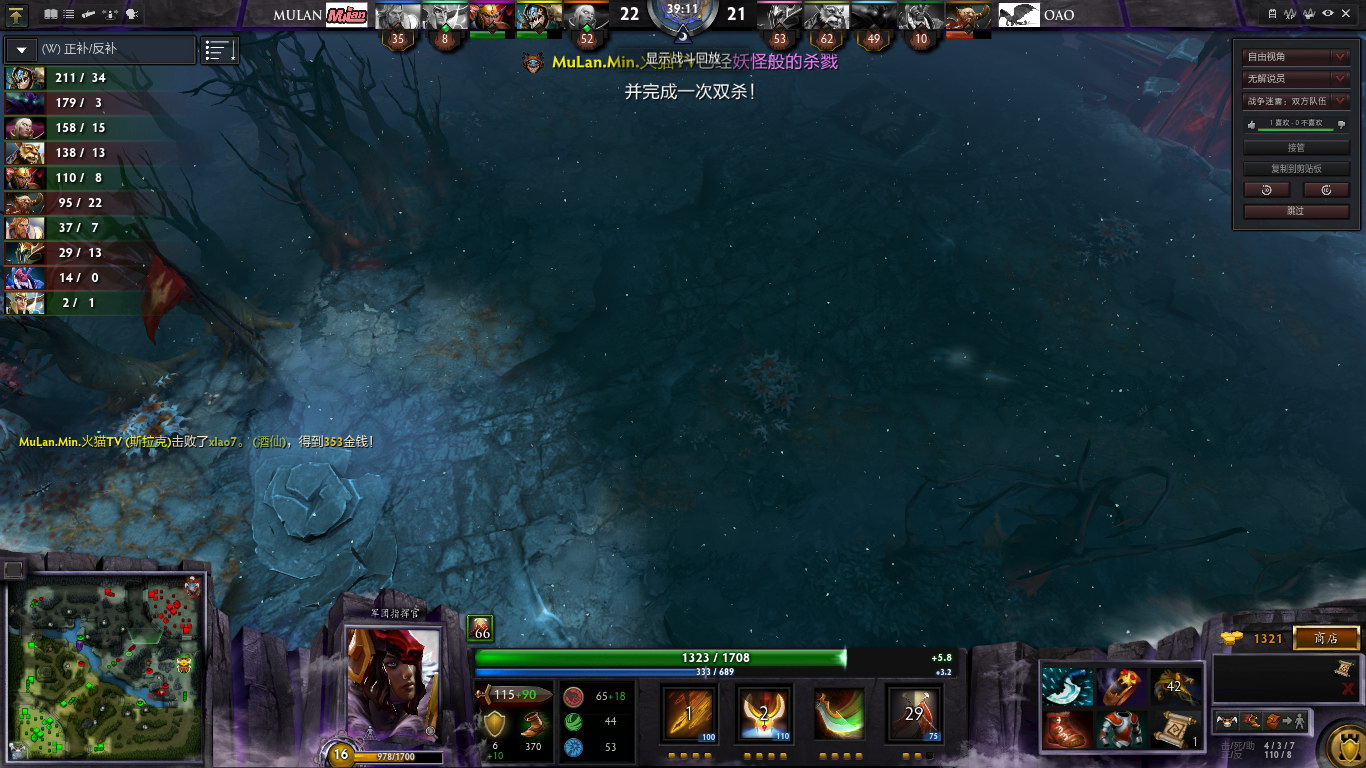Skip the replay forward ten seconds

pos(1326,190)
